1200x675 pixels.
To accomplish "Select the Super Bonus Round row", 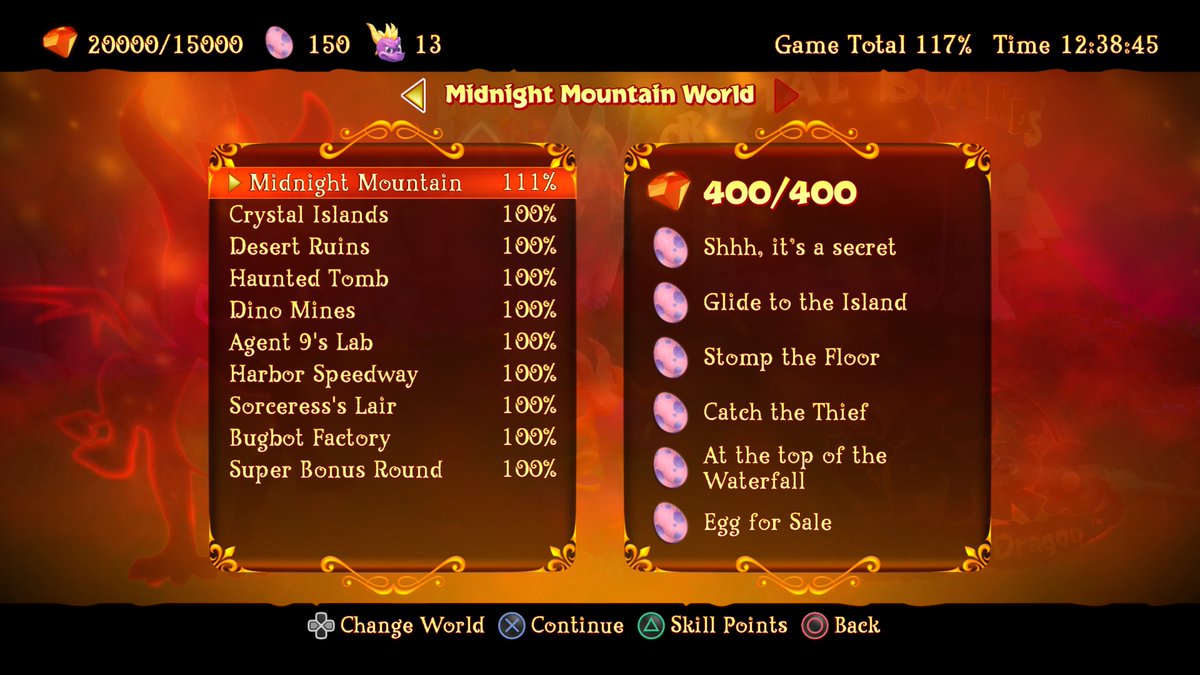I will point(392,470).
